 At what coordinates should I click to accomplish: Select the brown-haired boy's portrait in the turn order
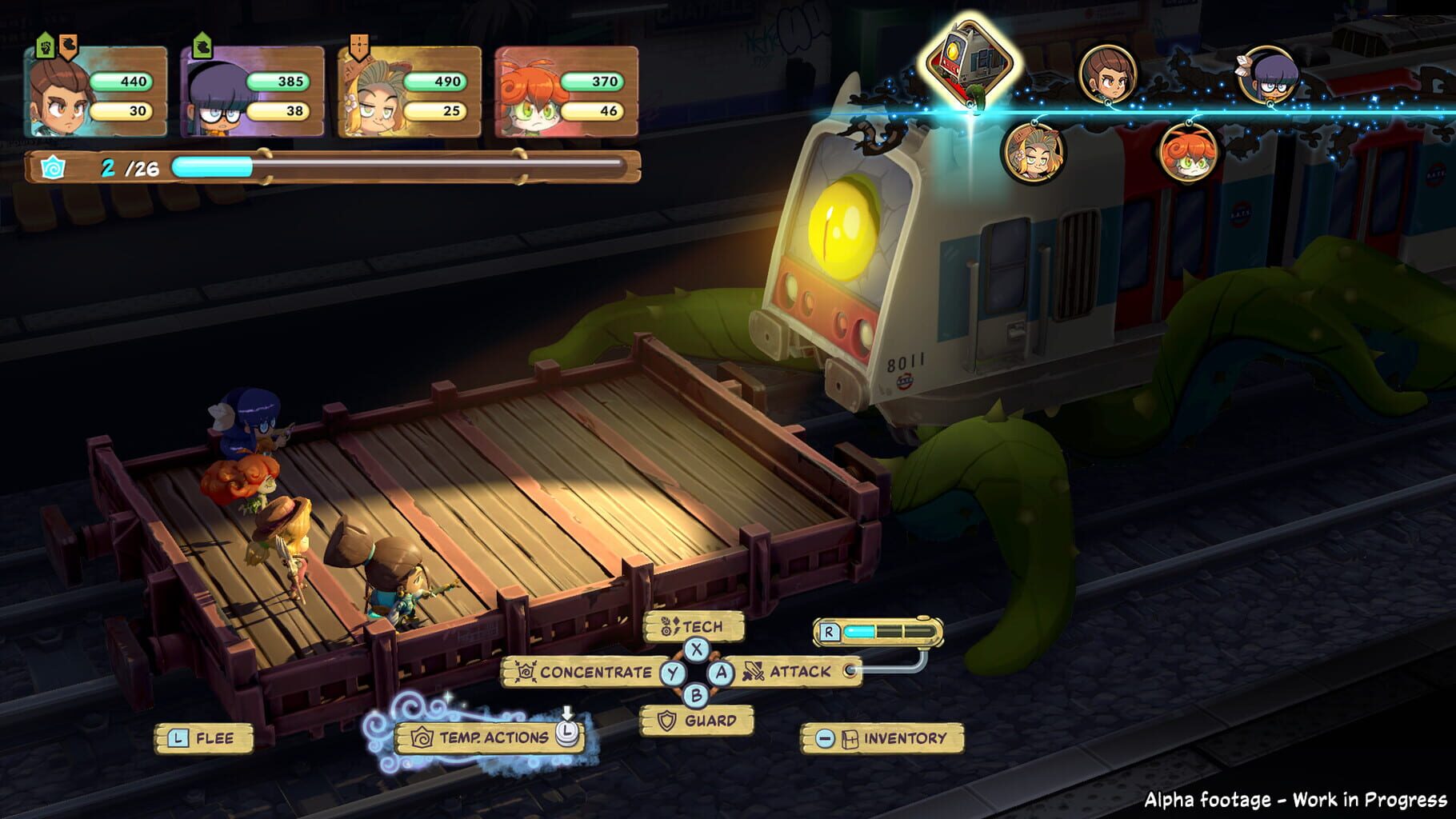click(x=1108, y=74)
